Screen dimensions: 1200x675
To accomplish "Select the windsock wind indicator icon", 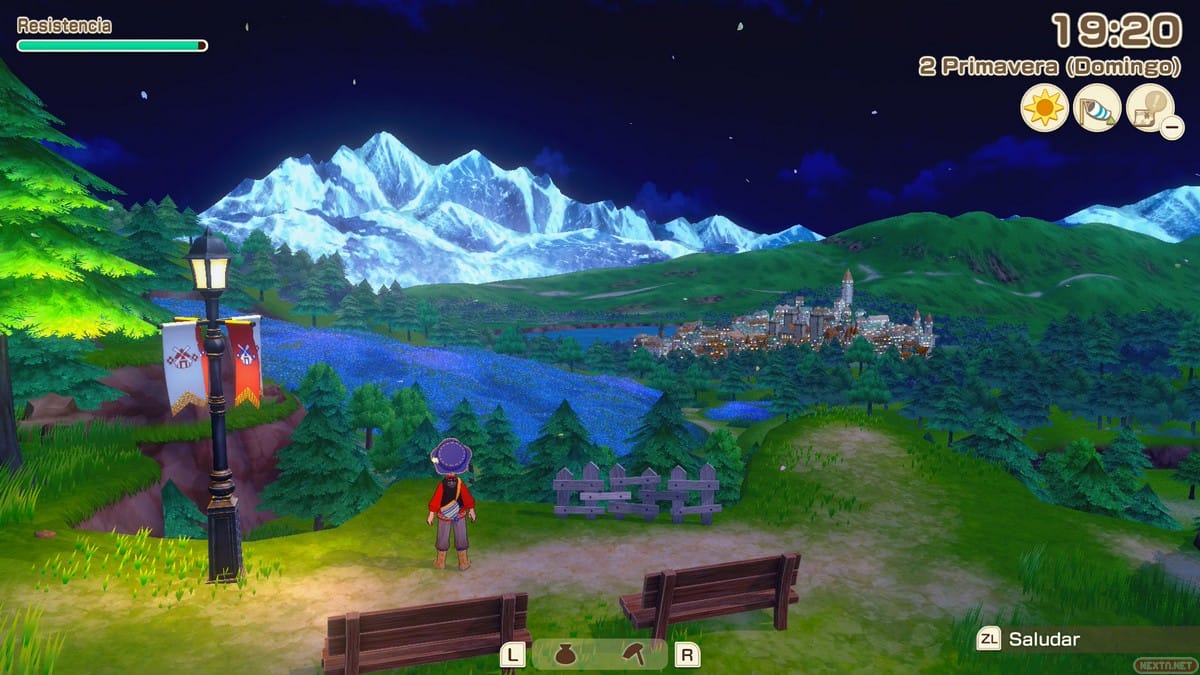I will tap(1097, 107).
